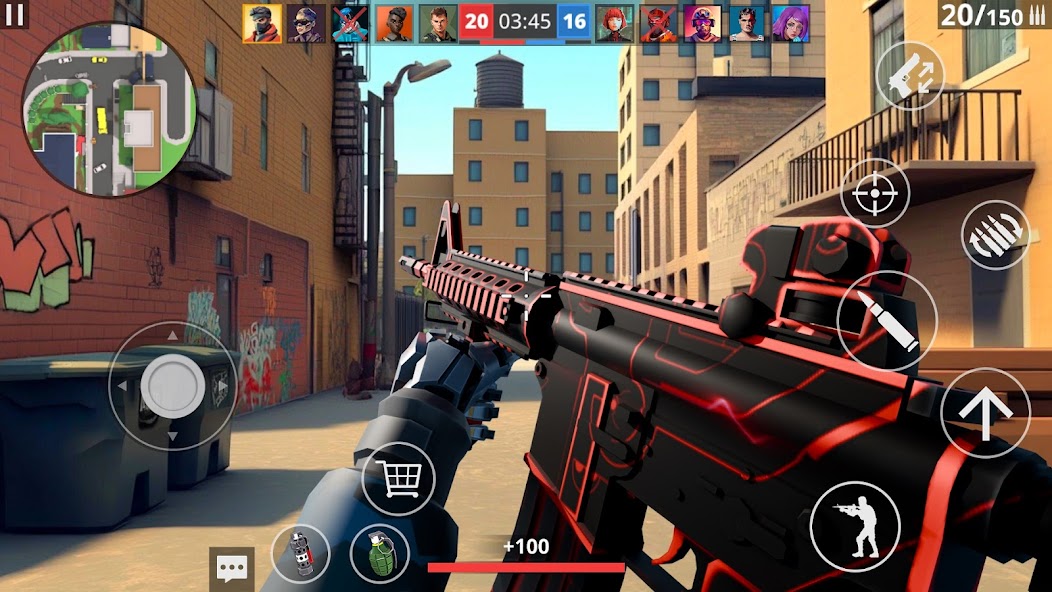Pause the game with the pause button
This screenshot has width=1052, height=592.
point(14,14)
